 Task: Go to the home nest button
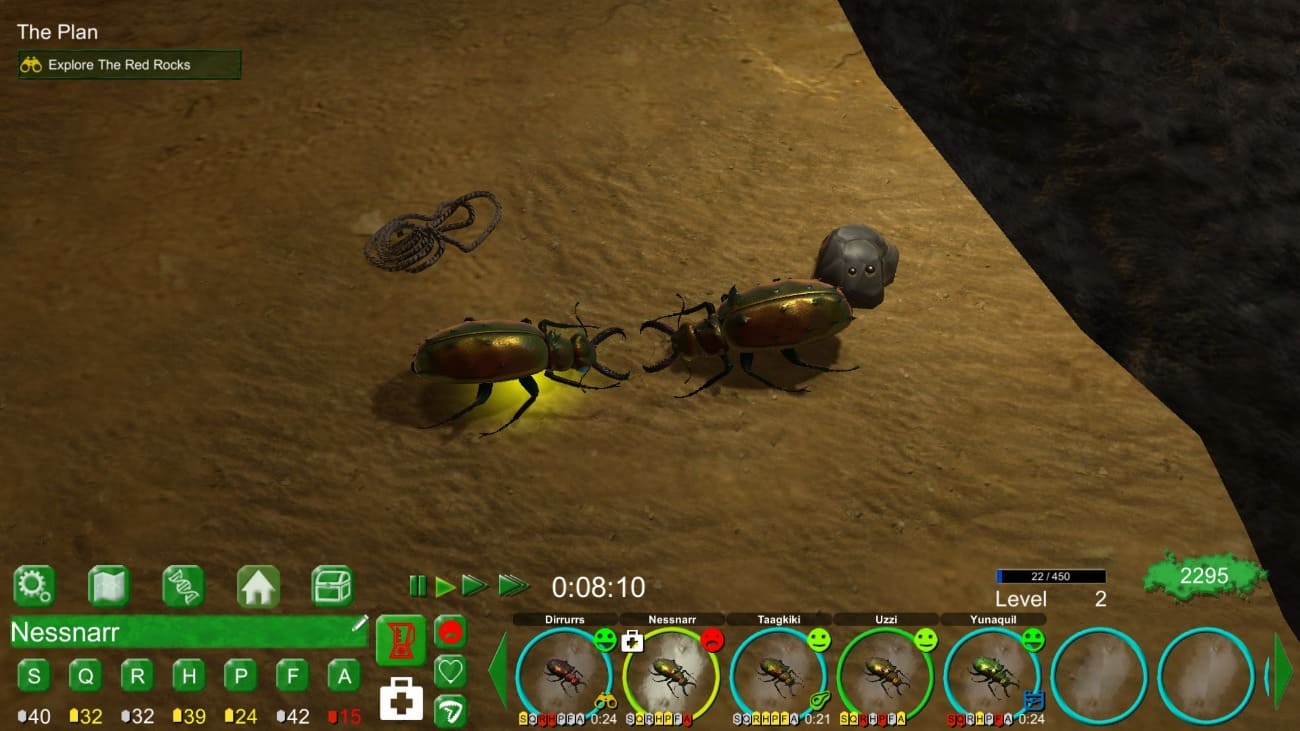[x=258, y=586]
